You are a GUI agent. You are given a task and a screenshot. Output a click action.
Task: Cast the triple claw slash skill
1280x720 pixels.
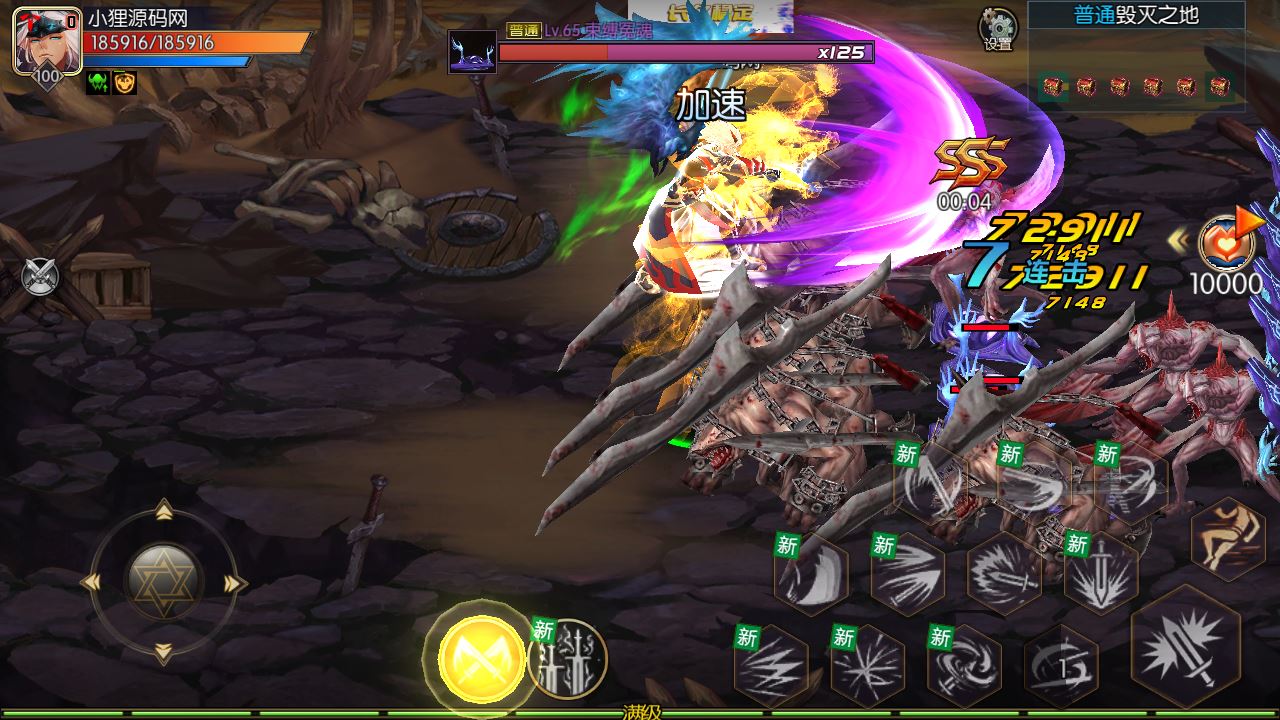pos(907,573)
